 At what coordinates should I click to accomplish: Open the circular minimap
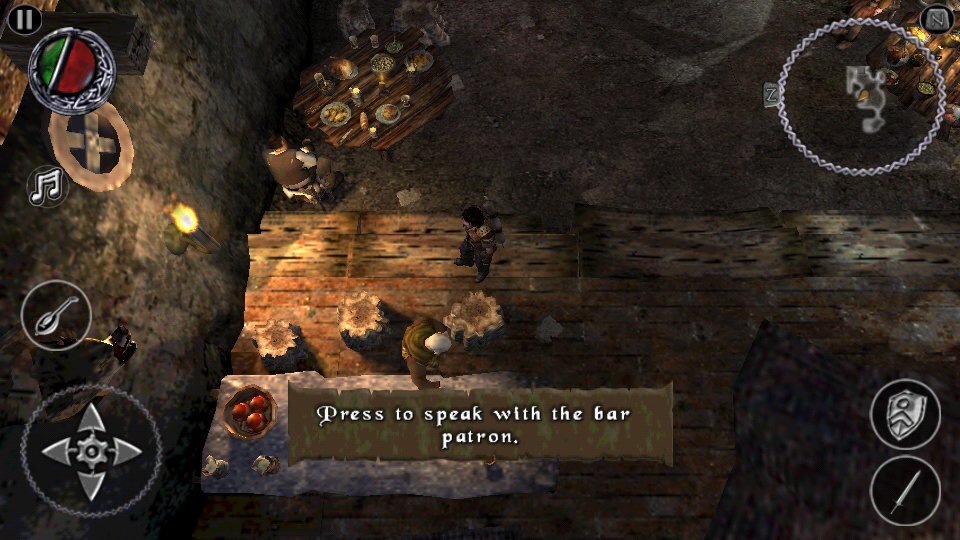point(861,96)
